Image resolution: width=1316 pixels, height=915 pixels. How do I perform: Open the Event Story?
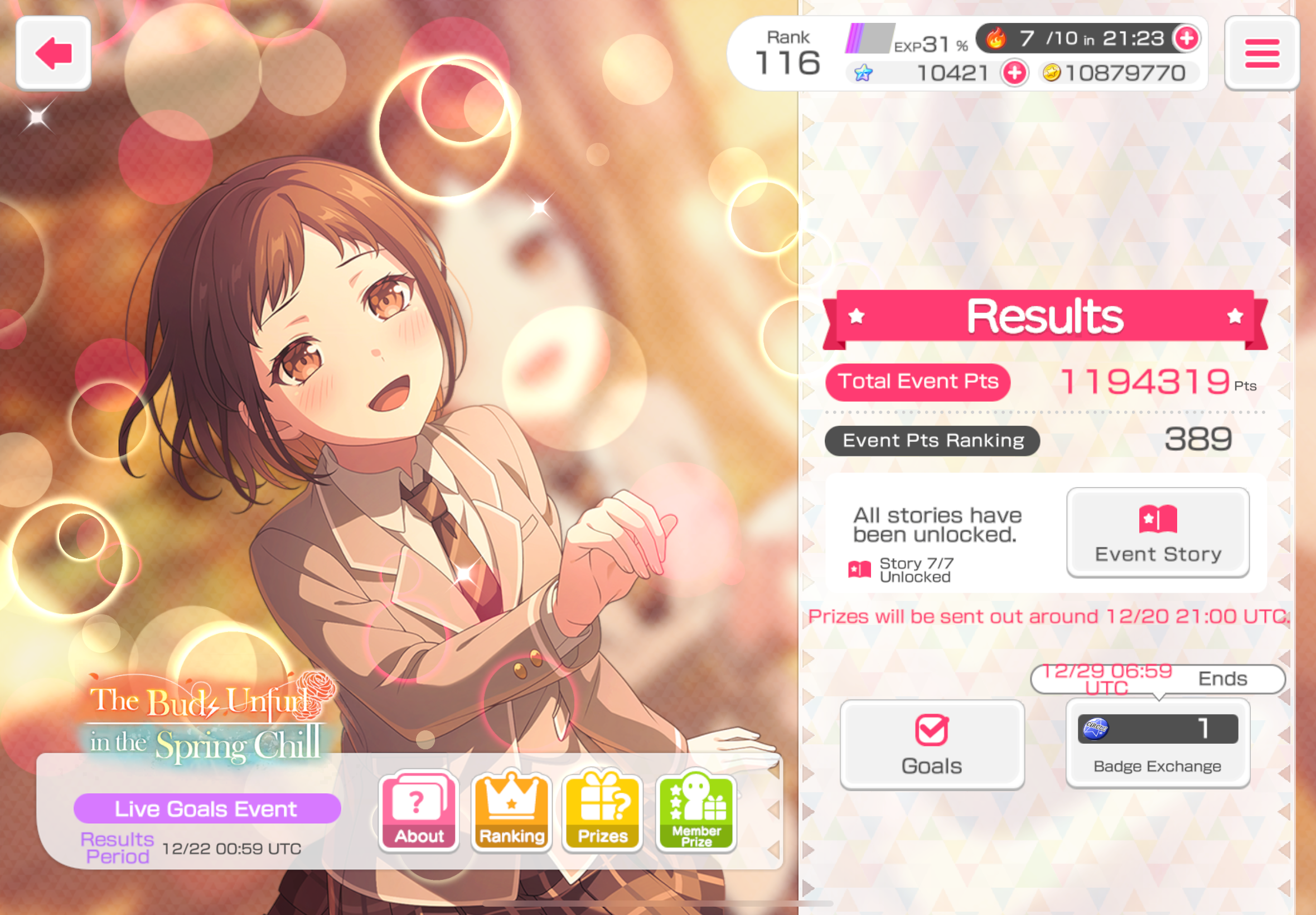click(1157, 532)
